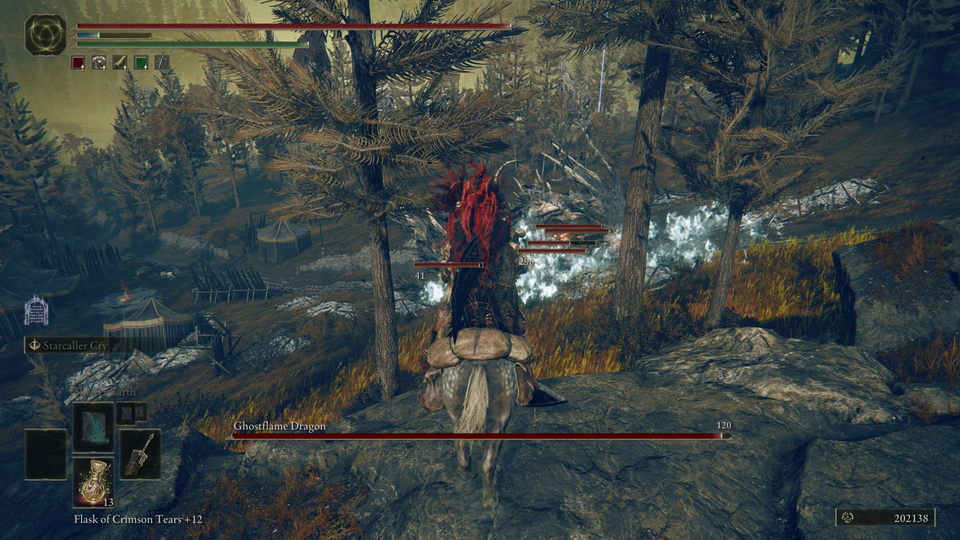Screen dimensions: 960x540
Task: Select the equipped spell slot with teal glow
Action: 93,426
